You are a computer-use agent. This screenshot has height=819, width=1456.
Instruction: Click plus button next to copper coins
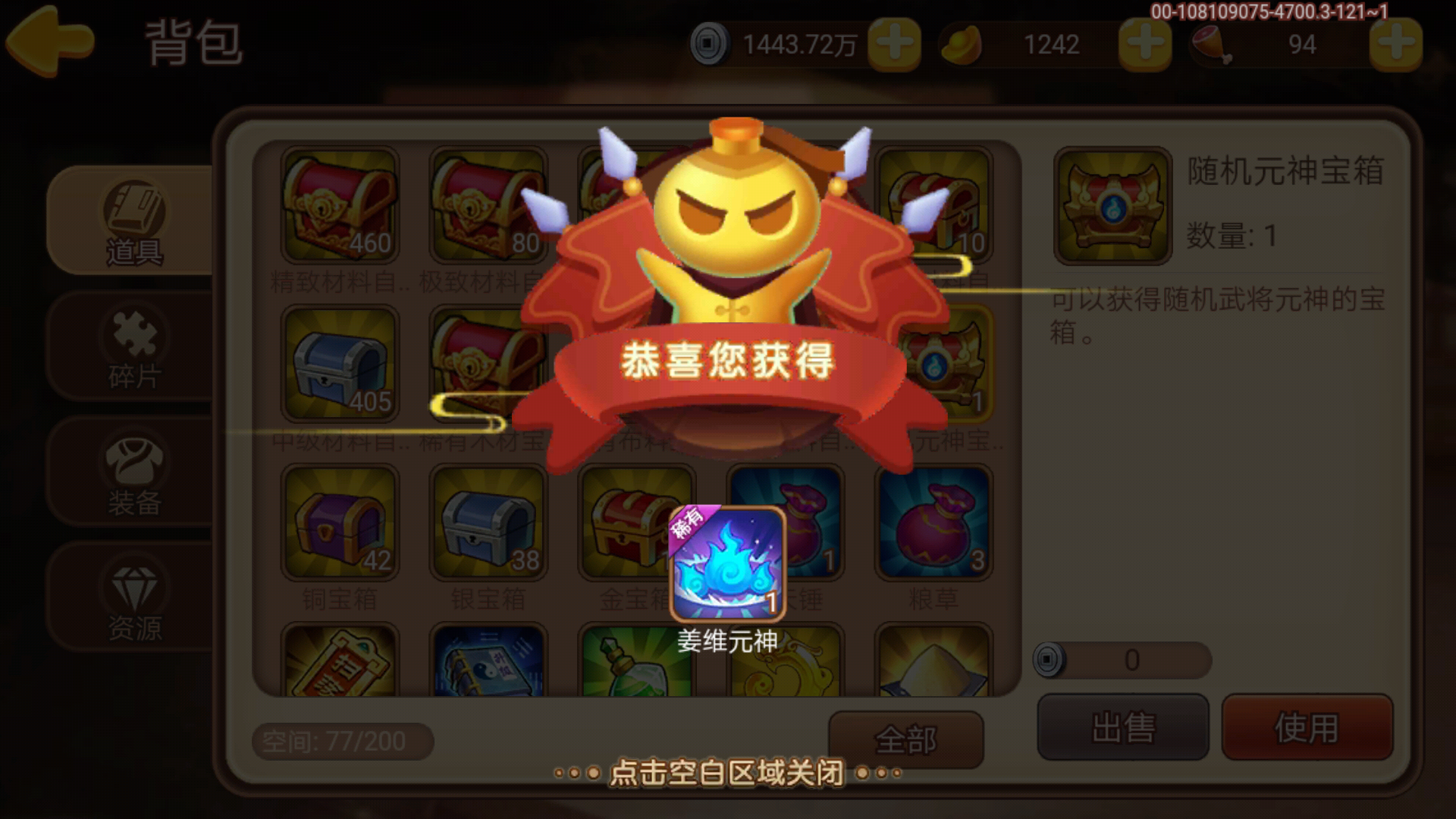895,43
